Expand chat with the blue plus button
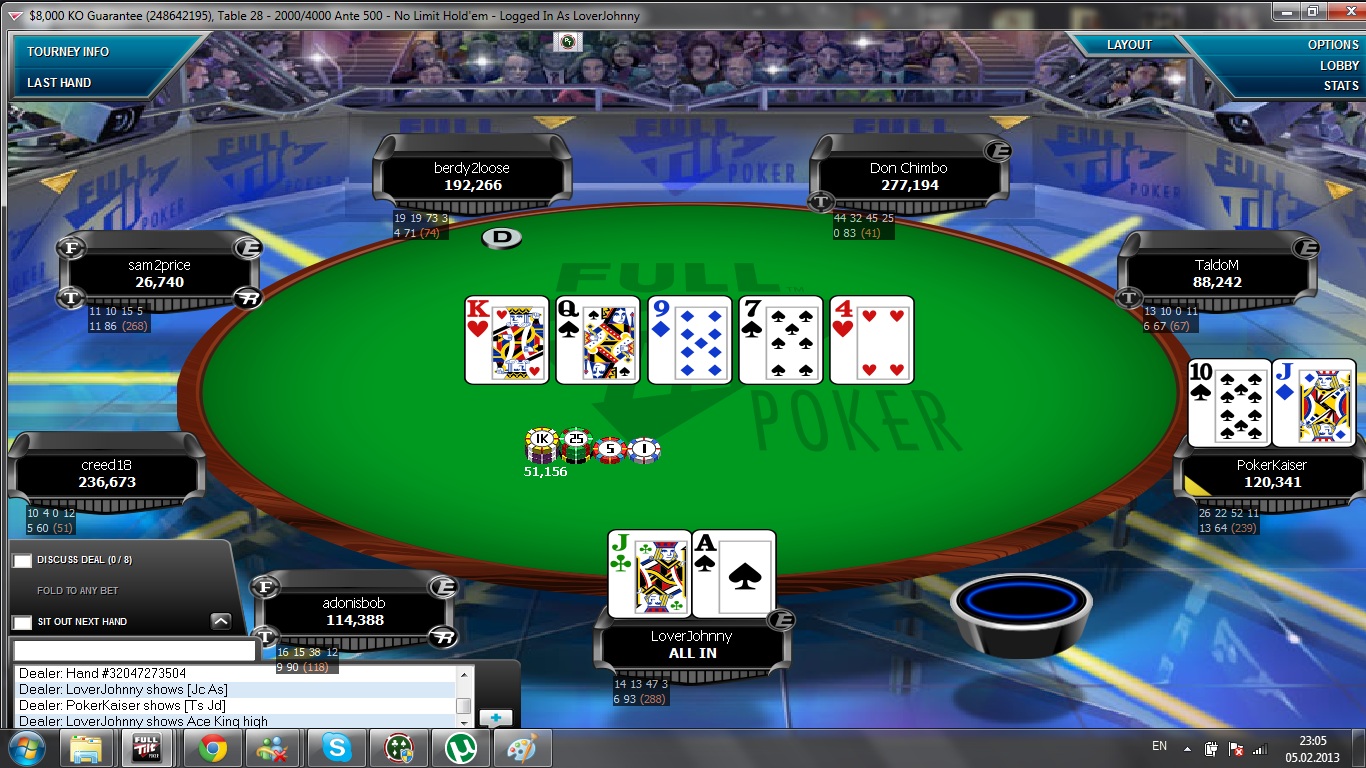The image size is (1366, 768). point(495,717)
